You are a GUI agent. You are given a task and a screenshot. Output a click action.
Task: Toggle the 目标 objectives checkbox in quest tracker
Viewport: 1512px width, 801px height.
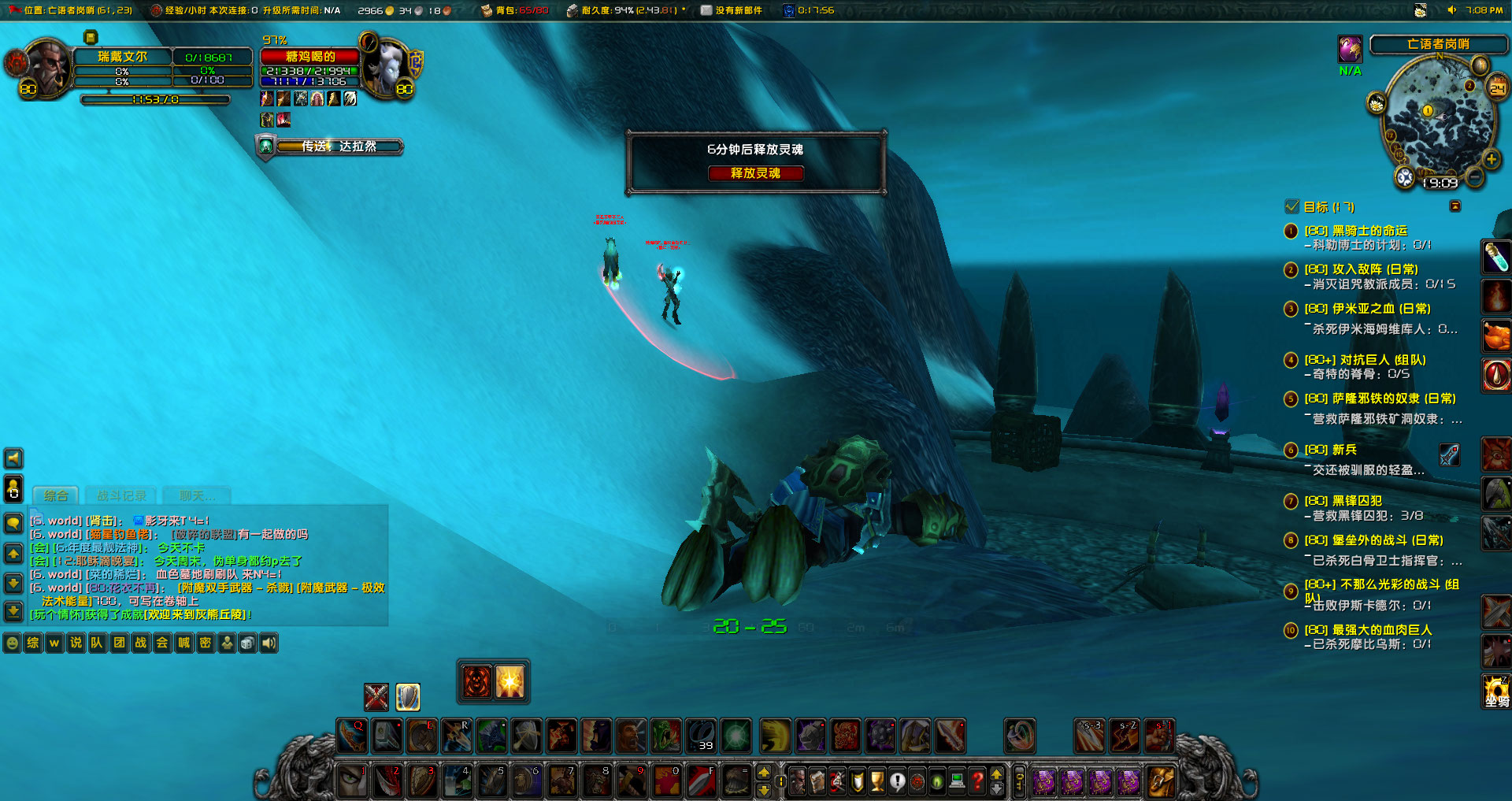(1291, 206)
